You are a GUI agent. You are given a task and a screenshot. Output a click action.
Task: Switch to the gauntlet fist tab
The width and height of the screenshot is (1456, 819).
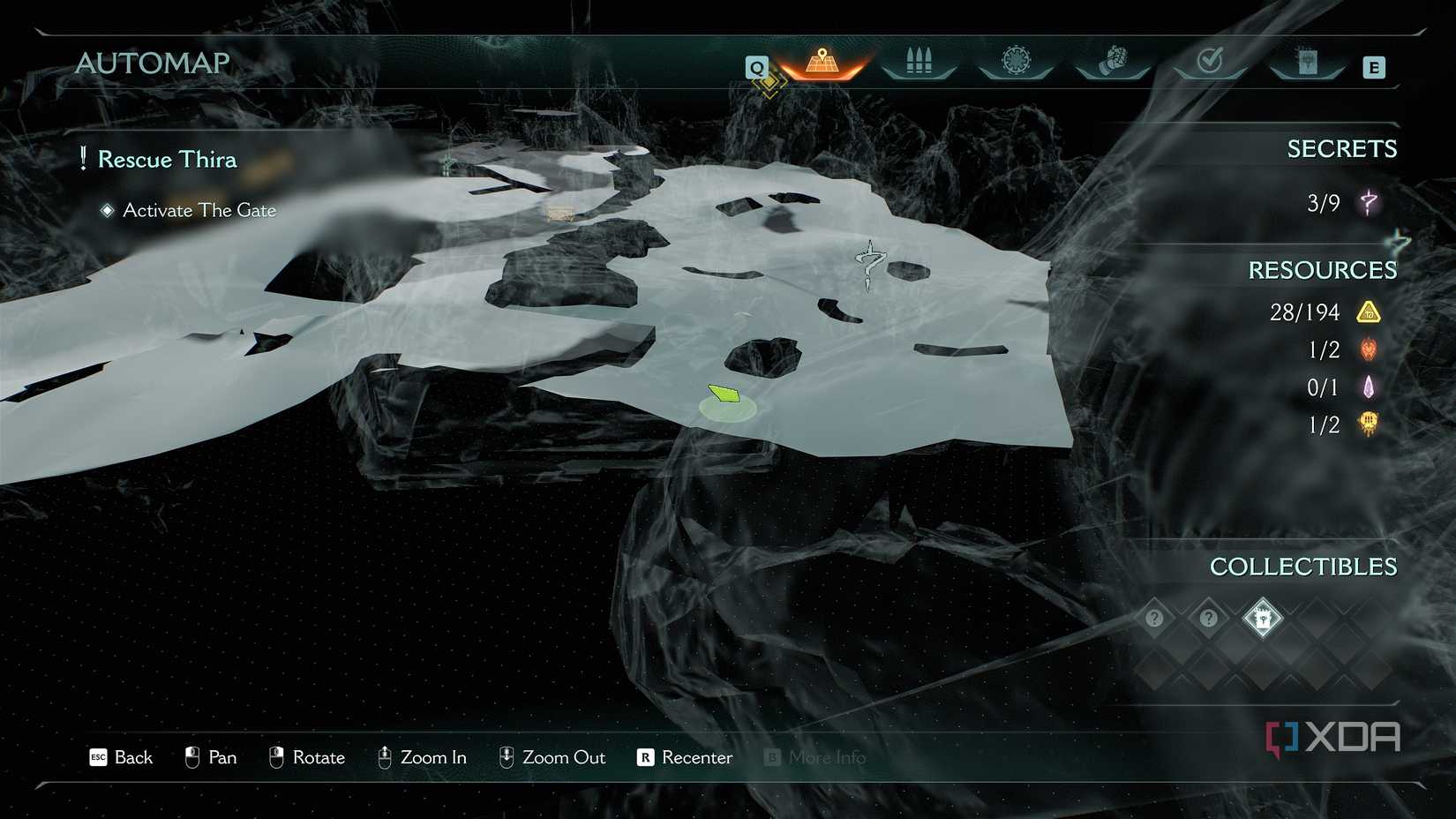(x=1113, y=62)
